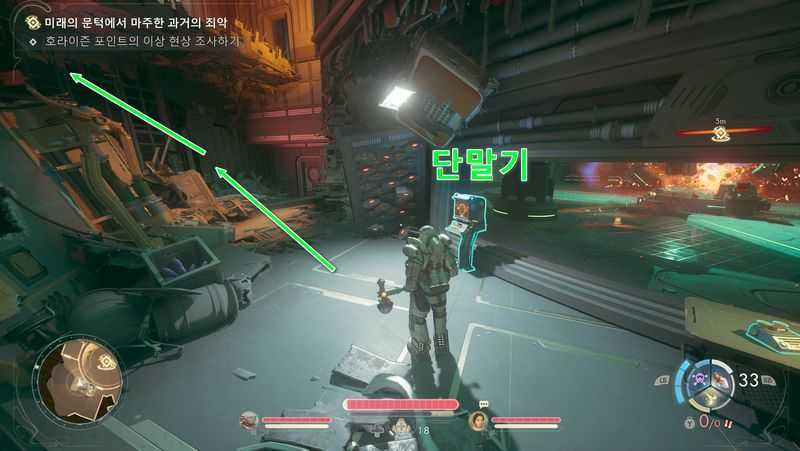This screenshot has height=451, width=800.
Task: Click the 5m objective waypoint marker
Action: (x=719, y=134)
